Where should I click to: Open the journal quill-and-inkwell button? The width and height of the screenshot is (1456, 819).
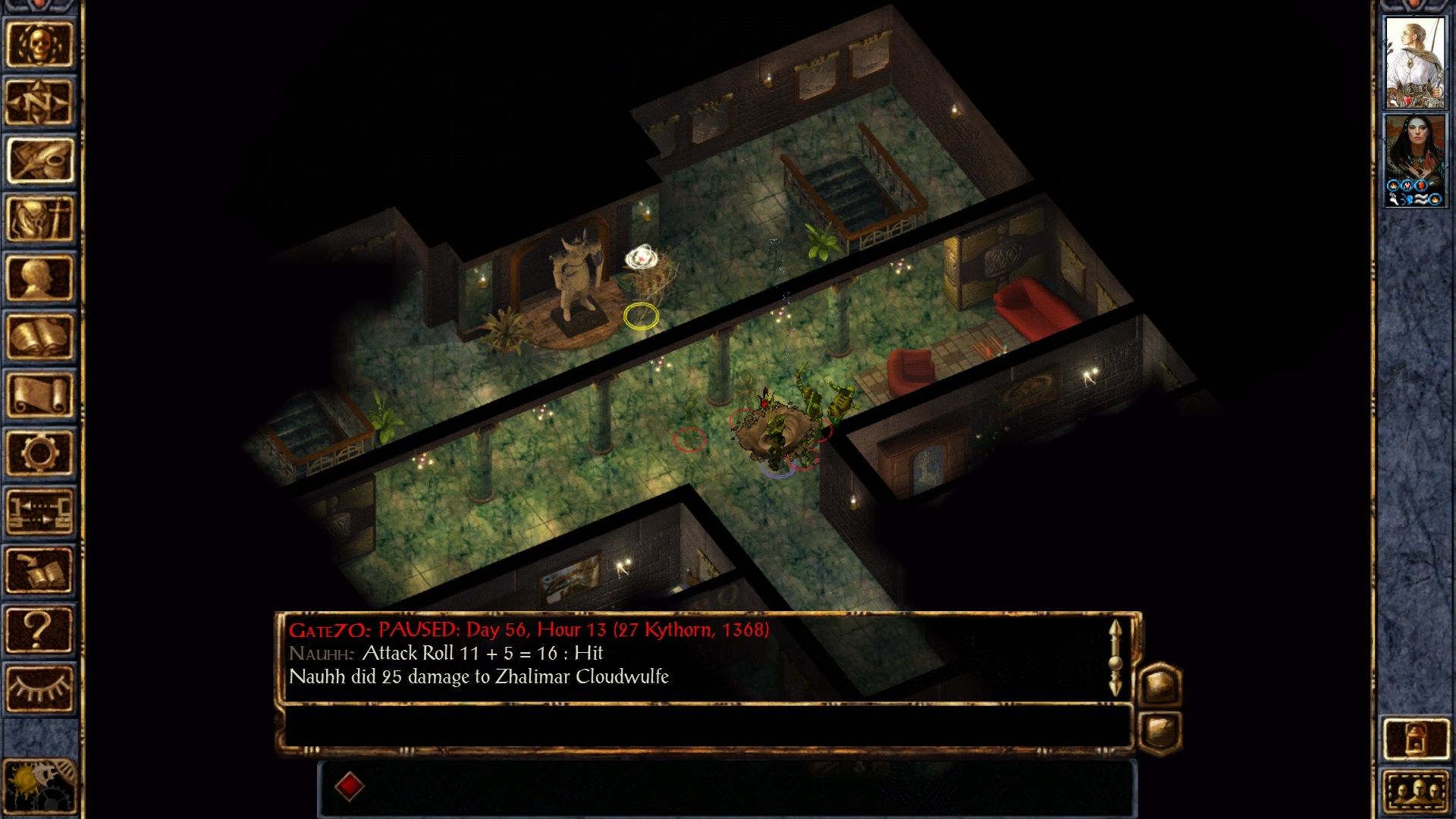(39, 160)
